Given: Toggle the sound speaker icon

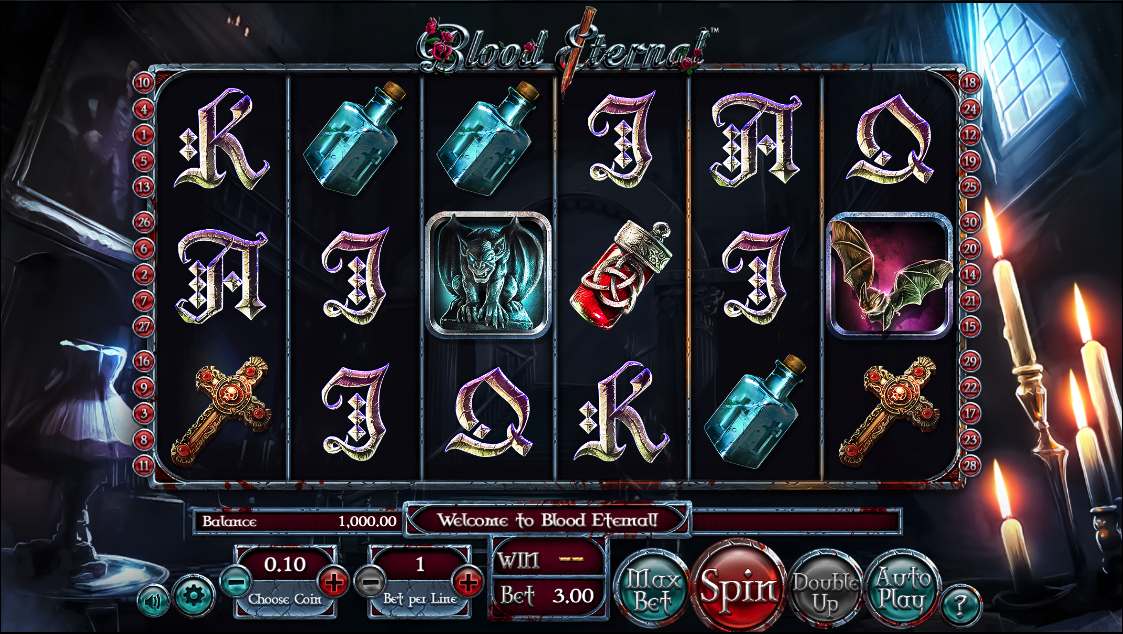Looking at the screenshot, I should (154, 602).
